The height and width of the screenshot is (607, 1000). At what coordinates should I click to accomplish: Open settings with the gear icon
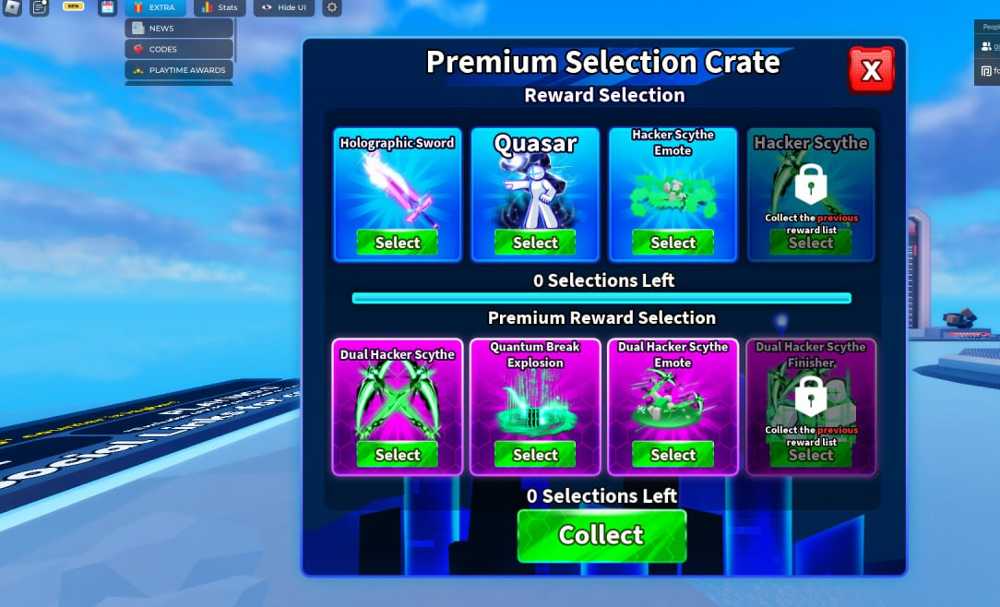[x=332, y=8]
